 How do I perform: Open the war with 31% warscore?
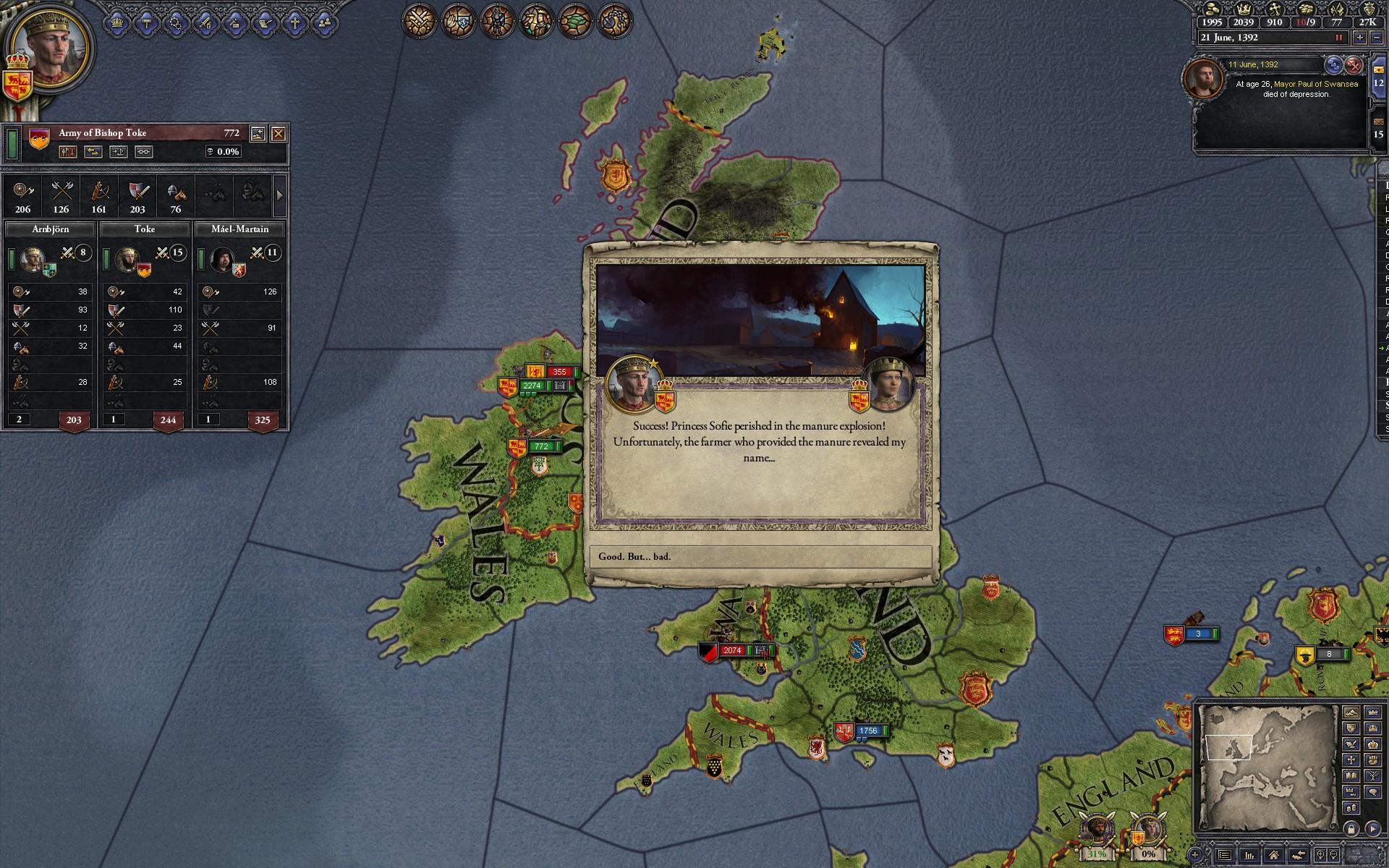(1096, 838)
